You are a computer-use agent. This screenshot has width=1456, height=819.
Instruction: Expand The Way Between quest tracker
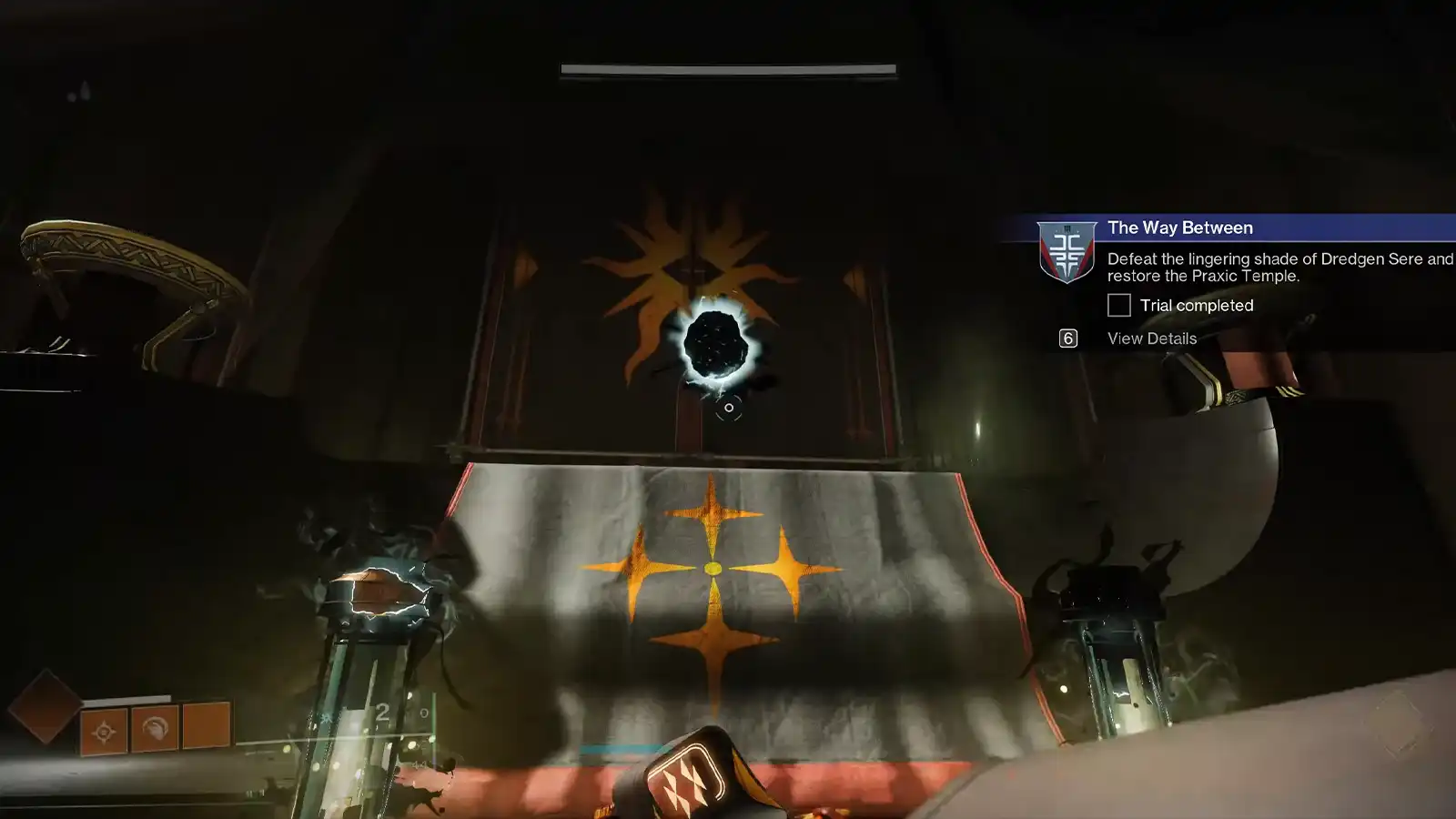(1178, 227)
